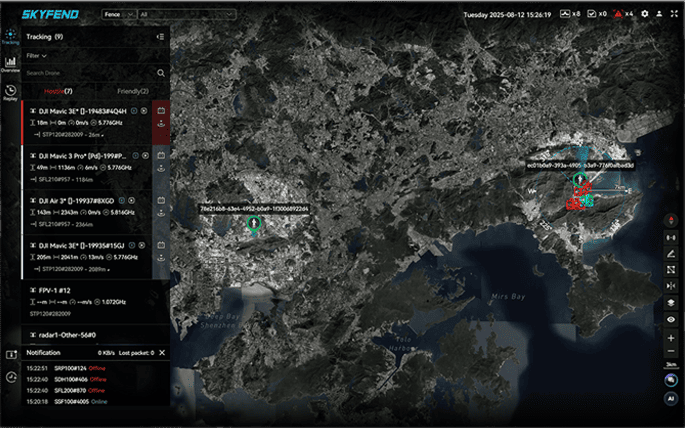Viewport: 685px width, 428px height.
Task: Zoom in on the map
Action: [x=671, y=338]
